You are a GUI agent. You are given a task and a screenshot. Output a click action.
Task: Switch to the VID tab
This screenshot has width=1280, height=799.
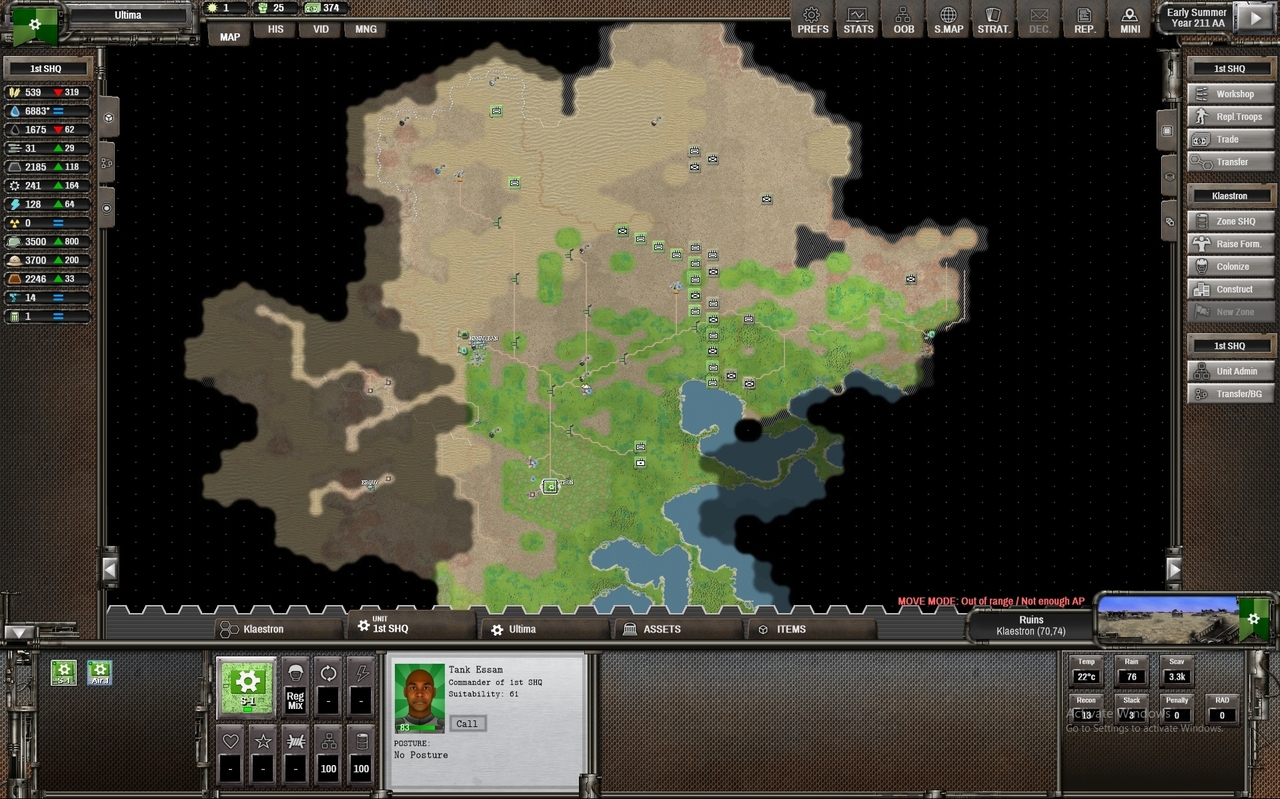(320, 30)
